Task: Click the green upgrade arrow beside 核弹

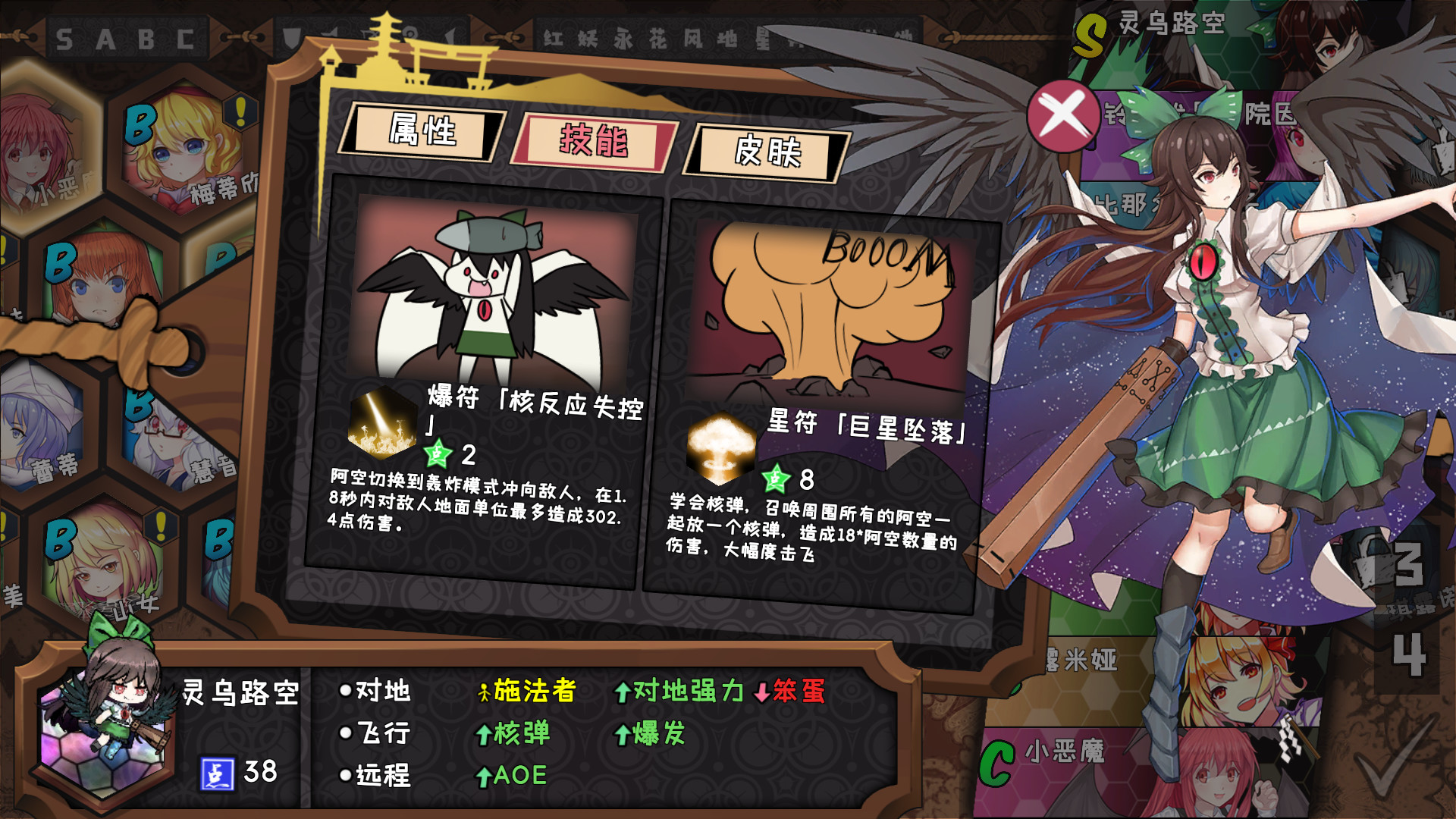Action: coord(485,734)
